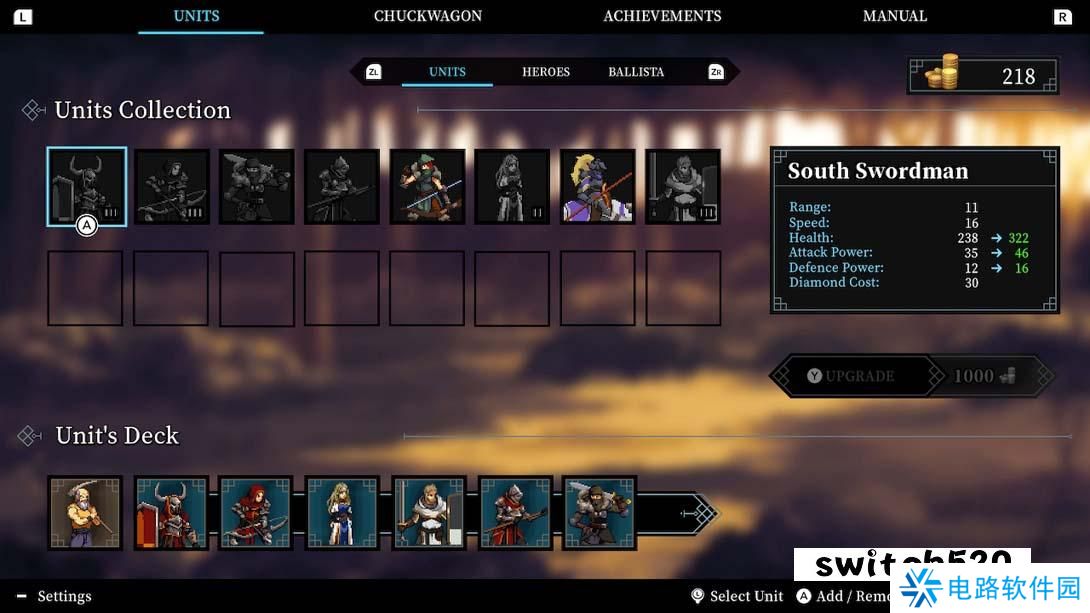This screenshot has height=613, width=1090.
Task: Select the greyed-out long-haired woman in collection
Action: [x=512, y=187]
